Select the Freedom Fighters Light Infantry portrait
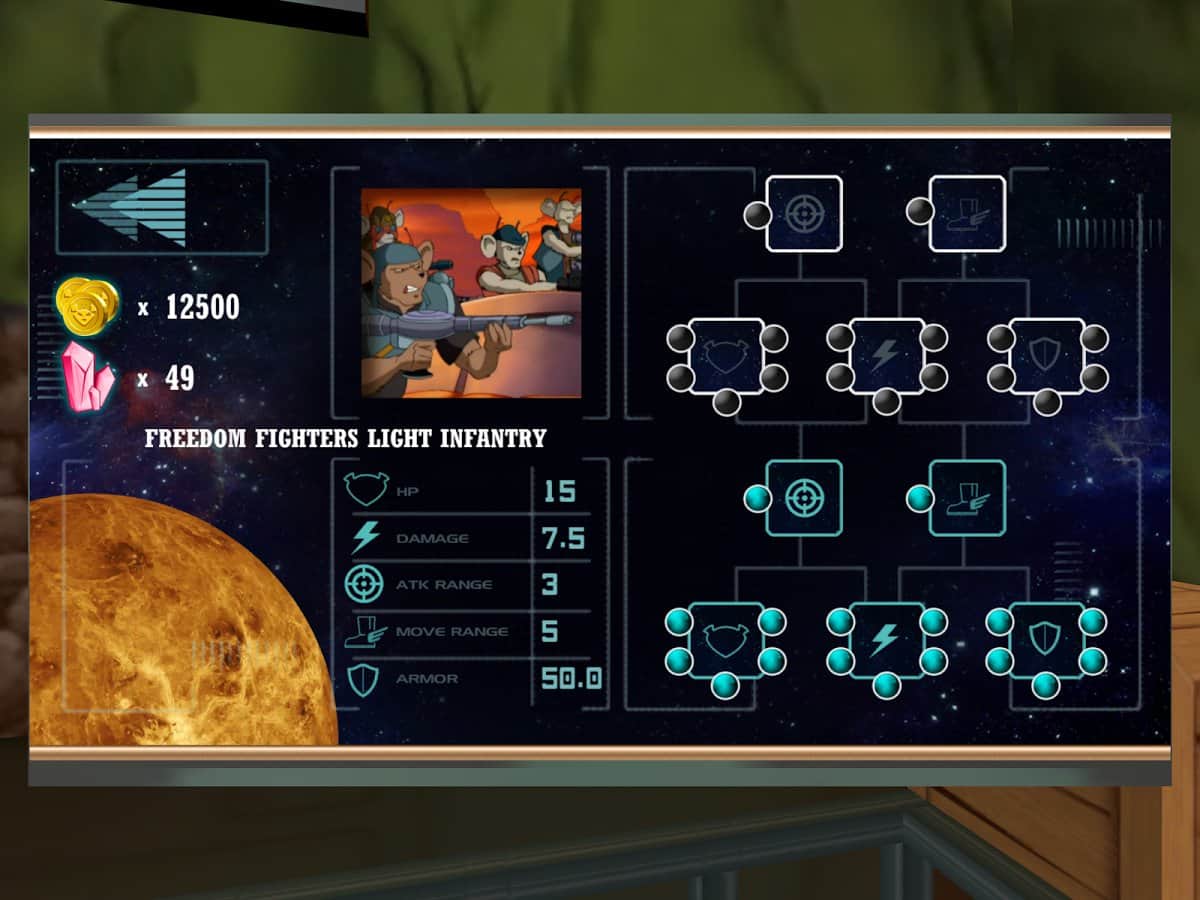This screenshot has height=900, width=1200. pos(471,293)
